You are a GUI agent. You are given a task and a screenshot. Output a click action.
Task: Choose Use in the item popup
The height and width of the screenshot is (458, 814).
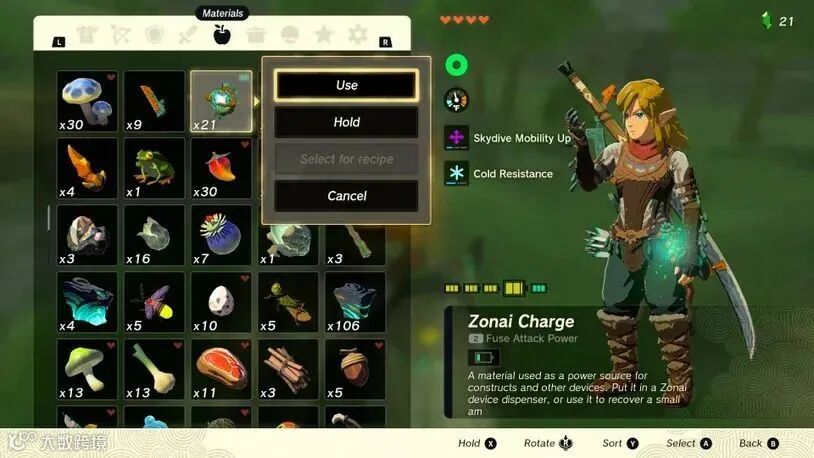tap(346, 85)
